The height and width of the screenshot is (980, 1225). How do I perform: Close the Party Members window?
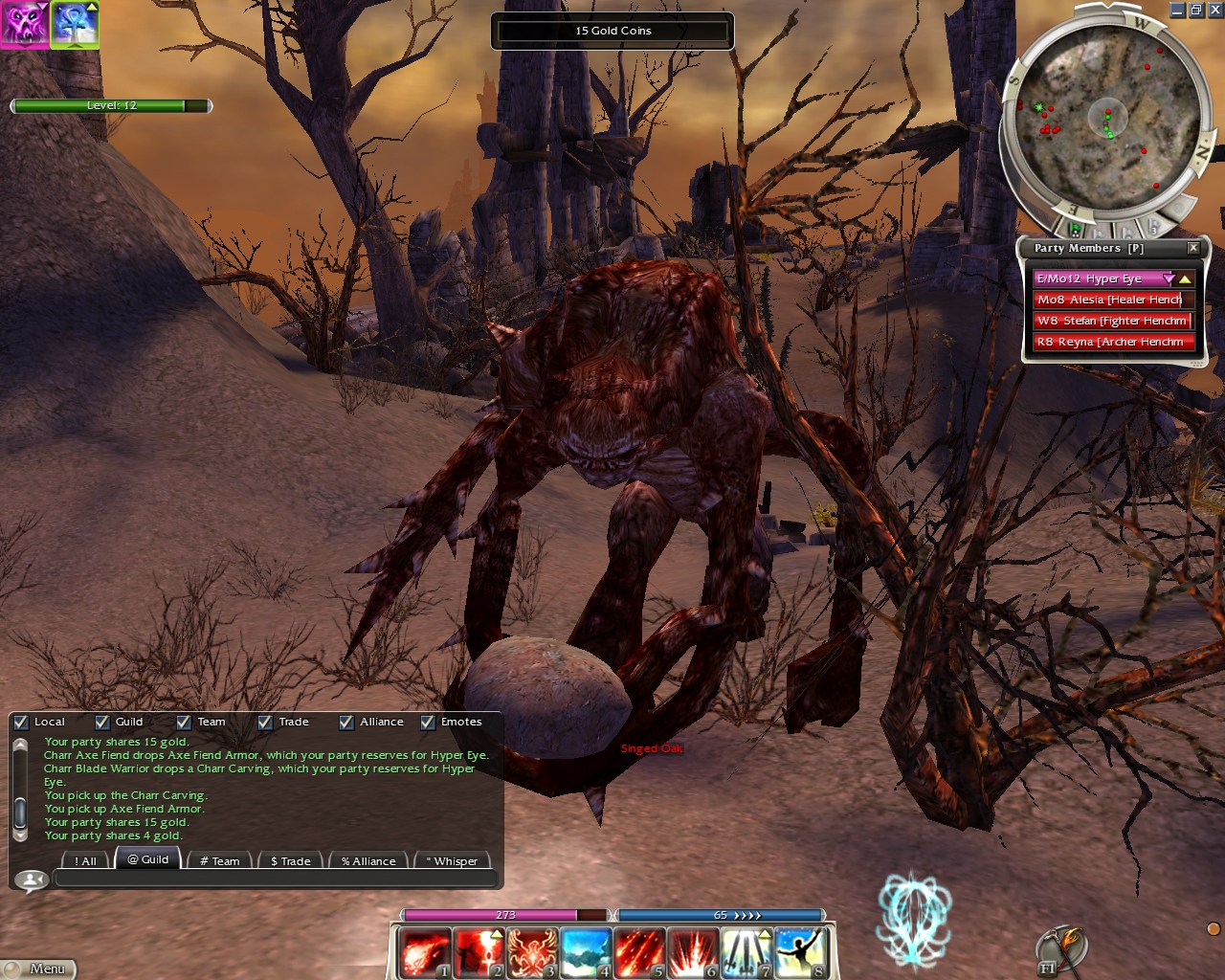point(1193,248)
